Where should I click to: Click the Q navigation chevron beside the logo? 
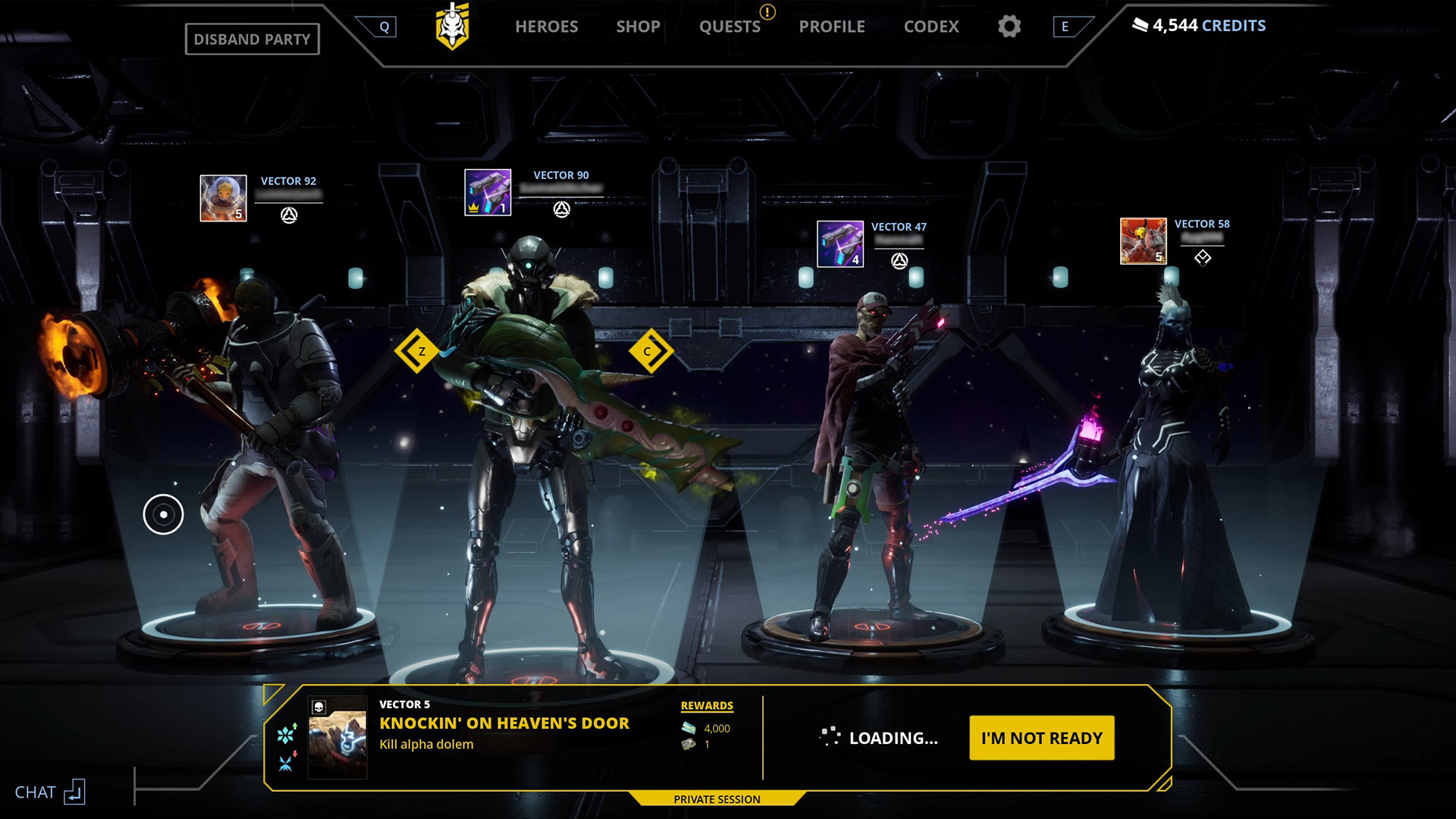click(385, 26)
